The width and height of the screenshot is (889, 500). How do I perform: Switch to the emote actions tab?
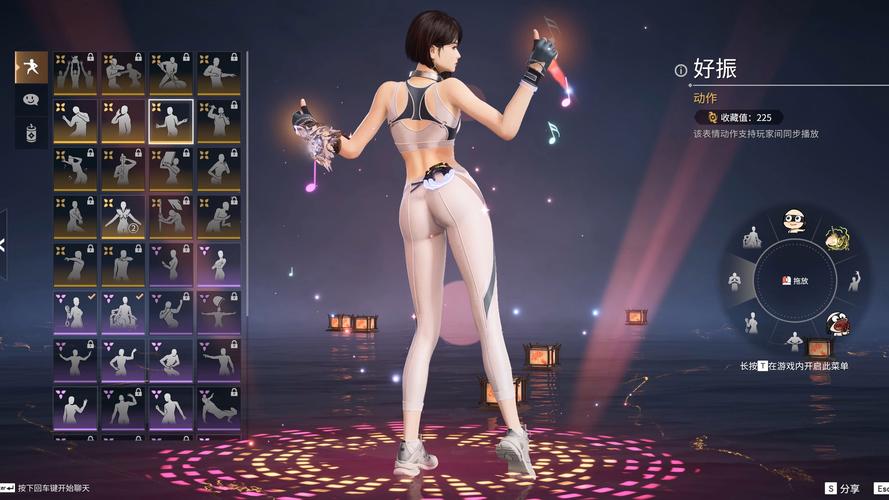point(30,67)
